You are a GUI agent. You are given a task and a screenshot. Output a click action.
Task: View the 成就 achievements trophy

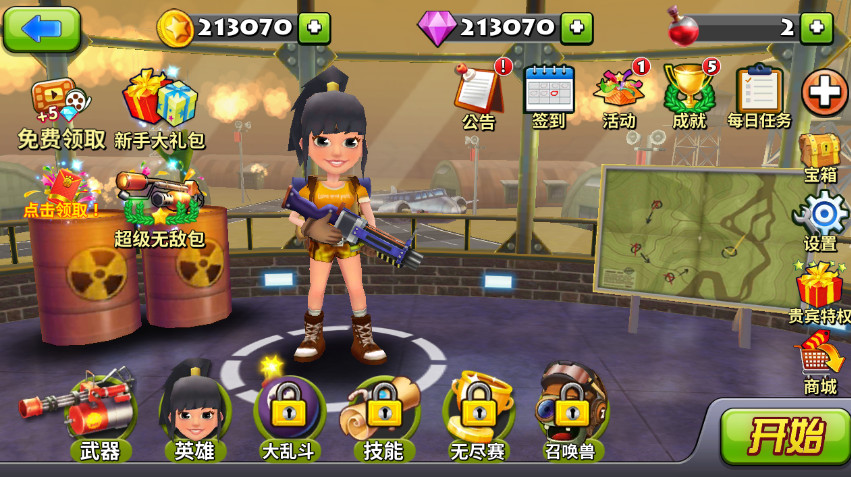689,93
